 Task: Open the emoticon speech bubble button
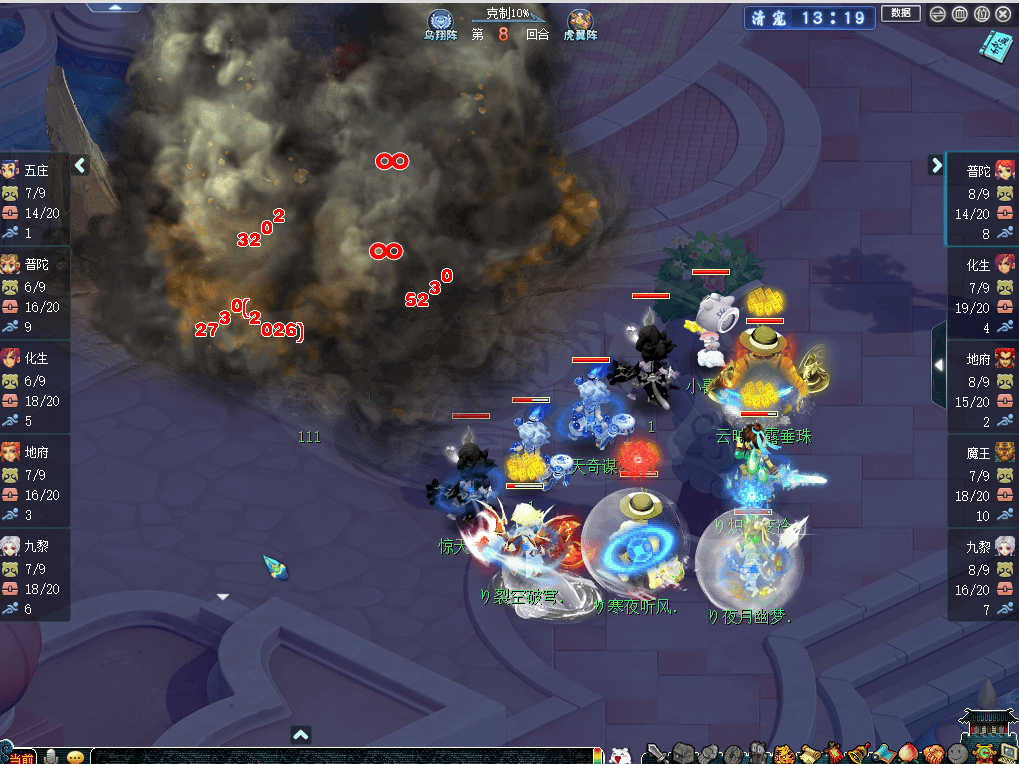pos(75,756)
